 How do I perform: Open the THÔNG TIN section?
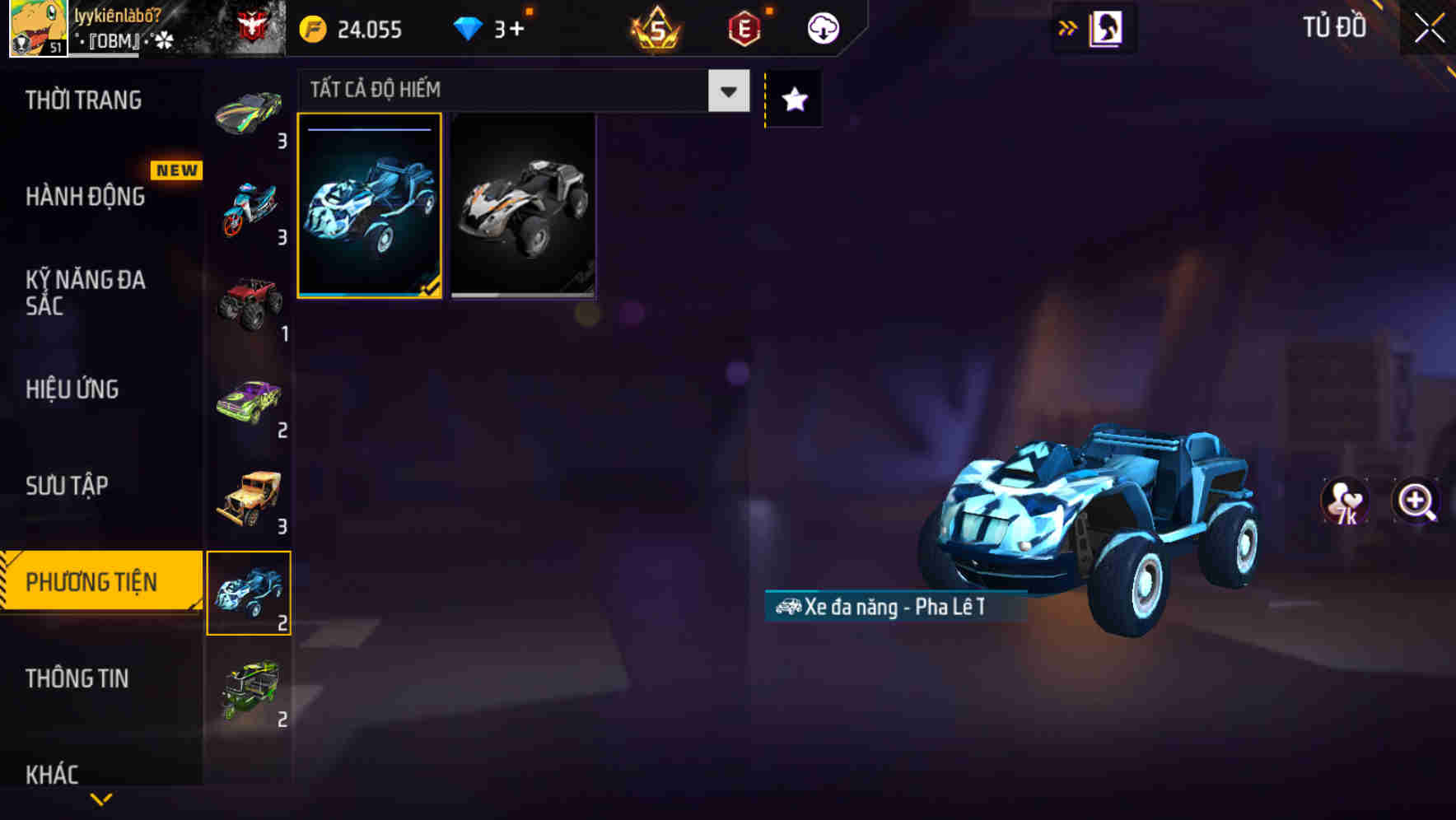click(x=77, y=678)
